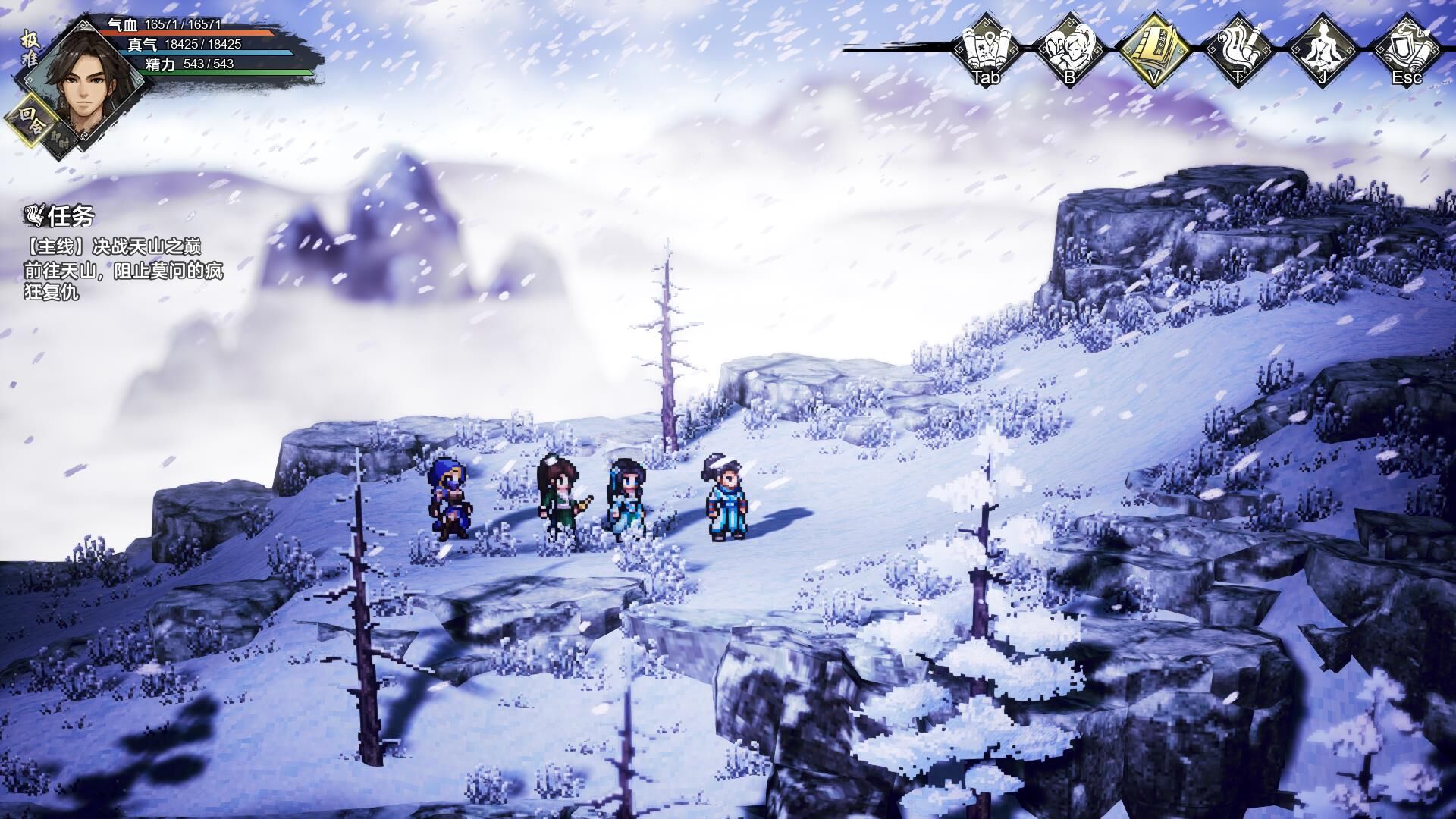
Task: Open the system menu shield icon
Action: click(1407, 47)
